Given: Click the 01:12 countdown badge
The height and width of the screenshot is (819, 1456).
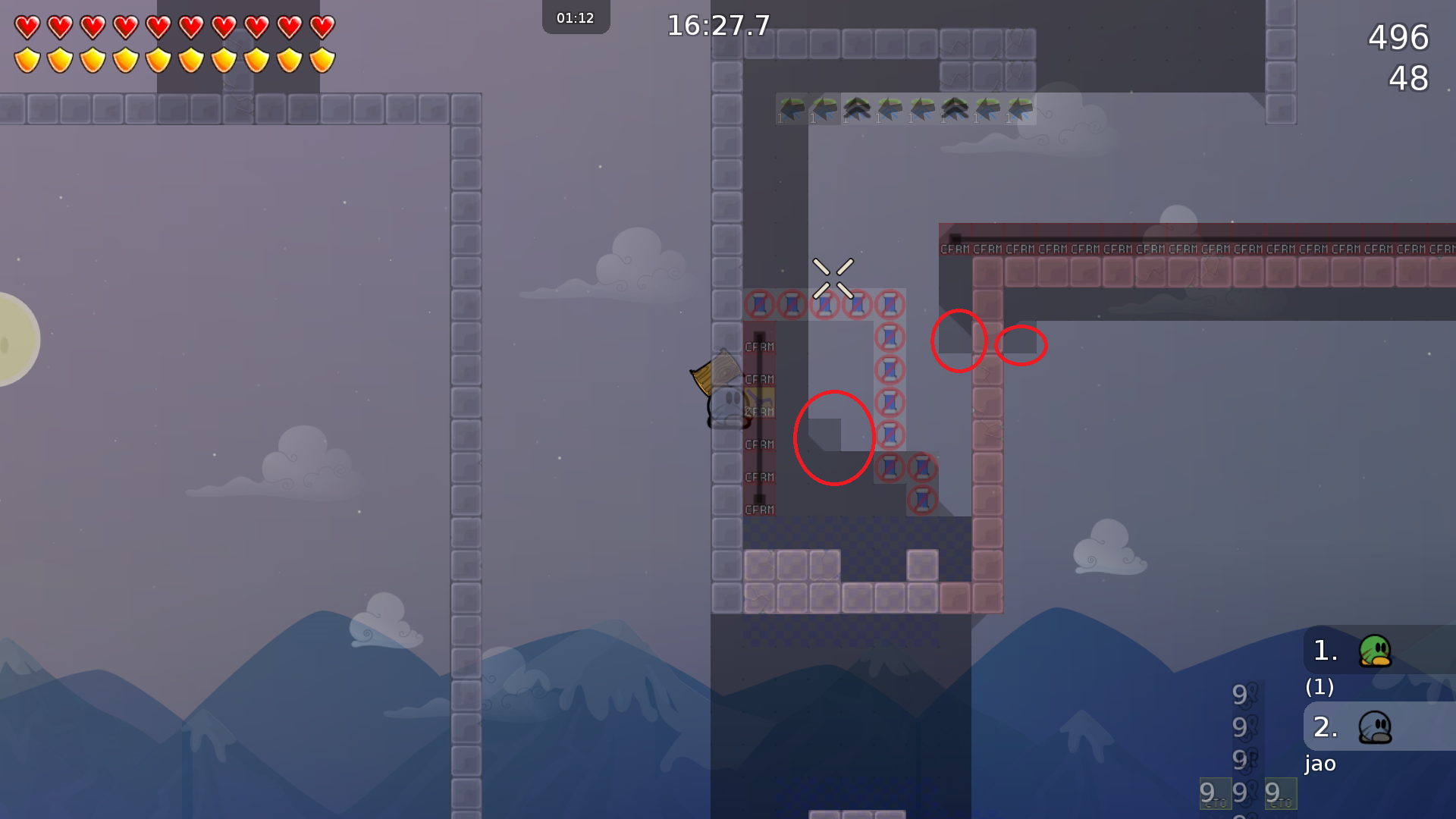Looking at the screenshot, I should [575, 17].
